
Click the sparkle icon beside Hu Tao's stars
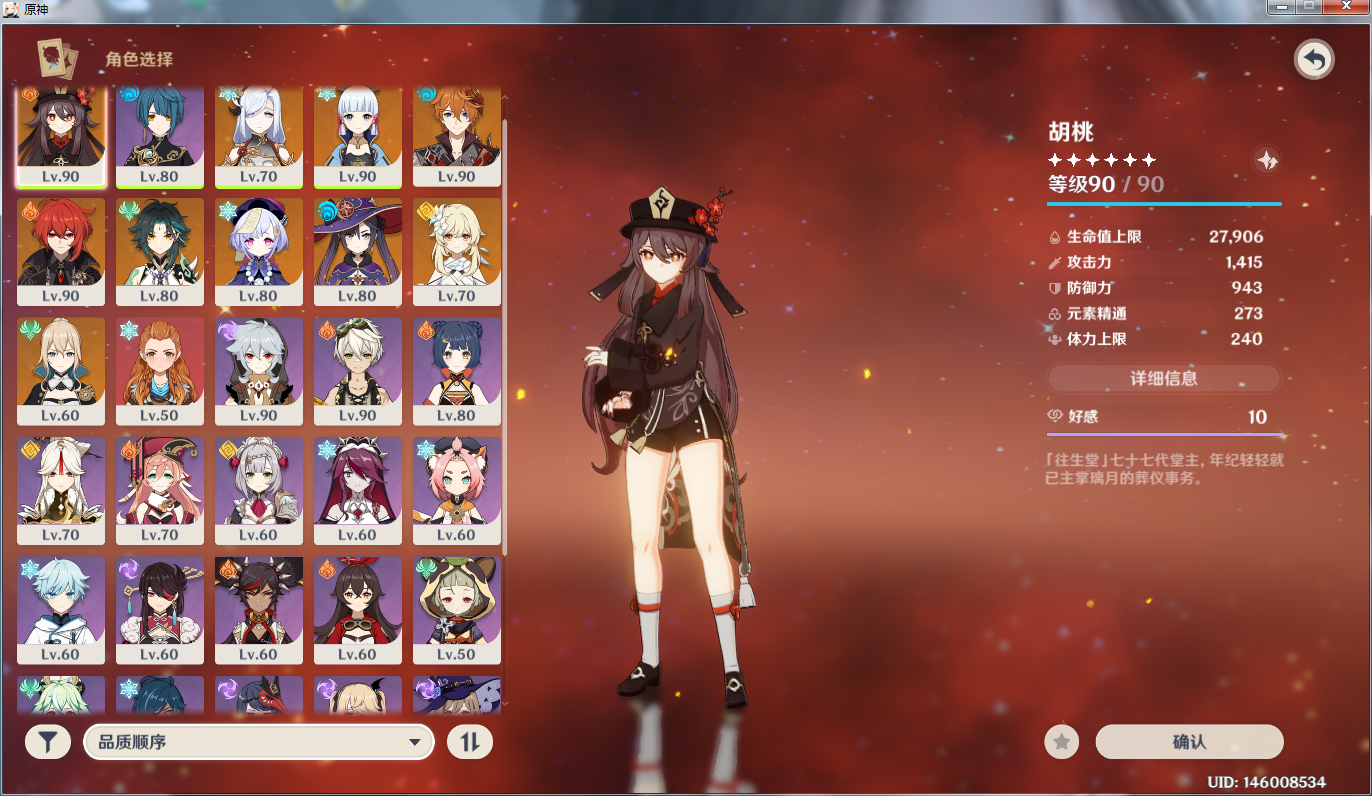pyautogui.click(x=1266, y=160)
